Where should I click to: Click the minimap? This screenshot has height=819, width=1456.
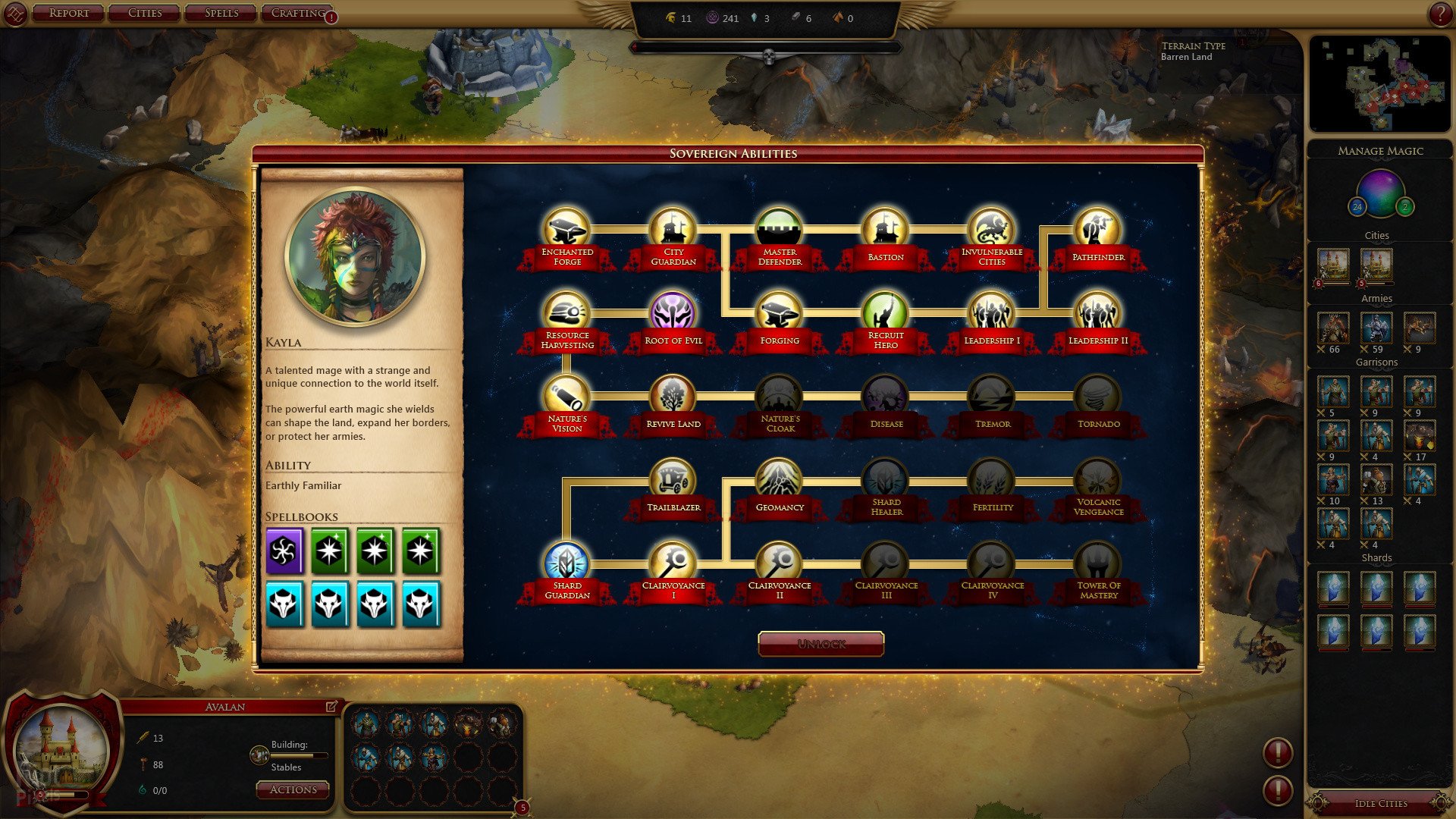pos(1379,83)
